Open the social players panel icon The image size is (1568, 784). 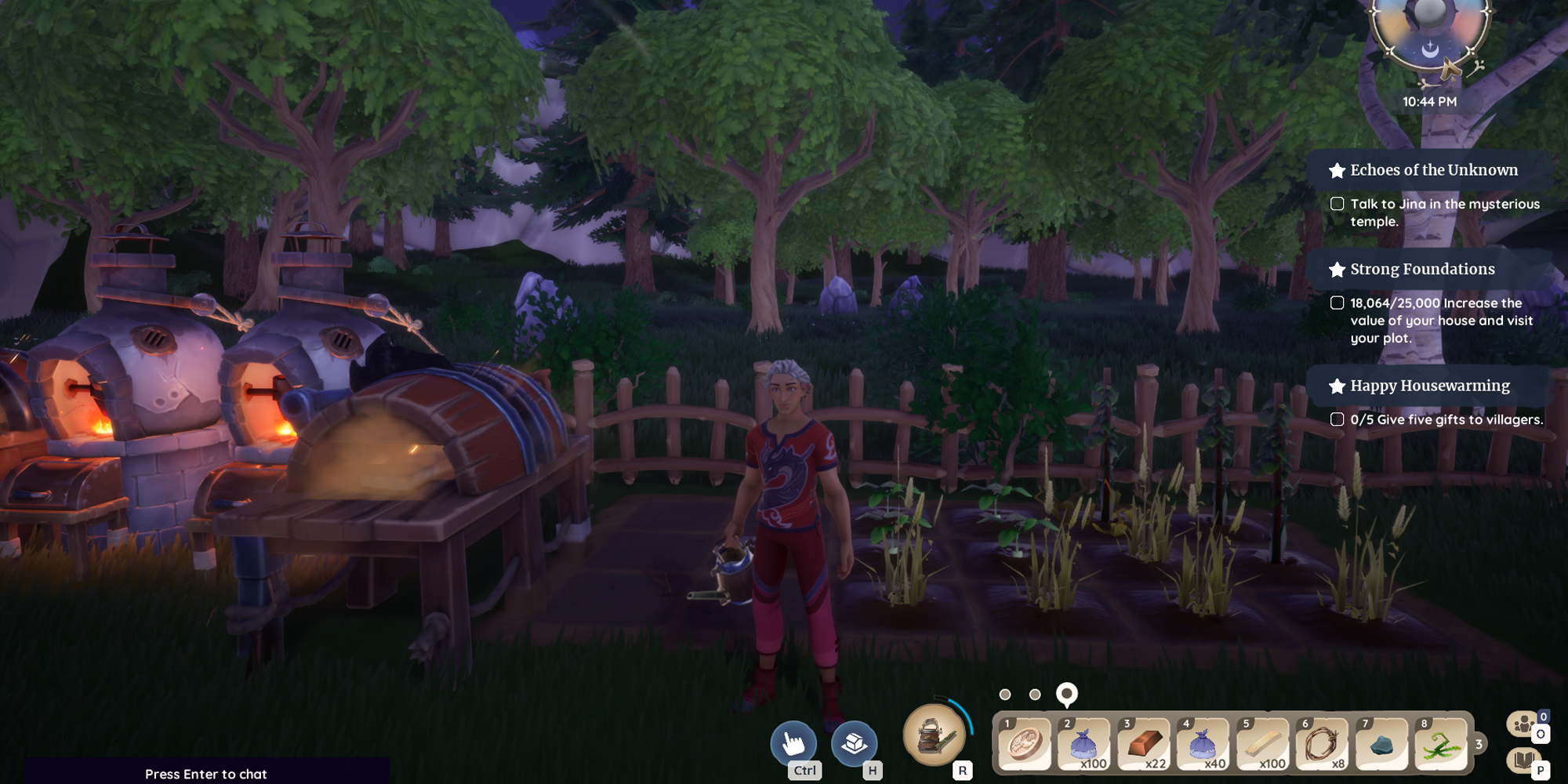point(1523,724)
